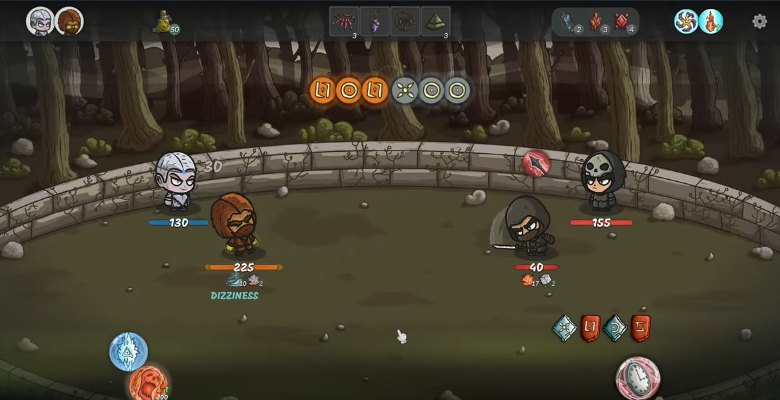The width and height of the screenshot is (780, 400).
Task: Open the settings gear
Action: [x=759, y=22]
